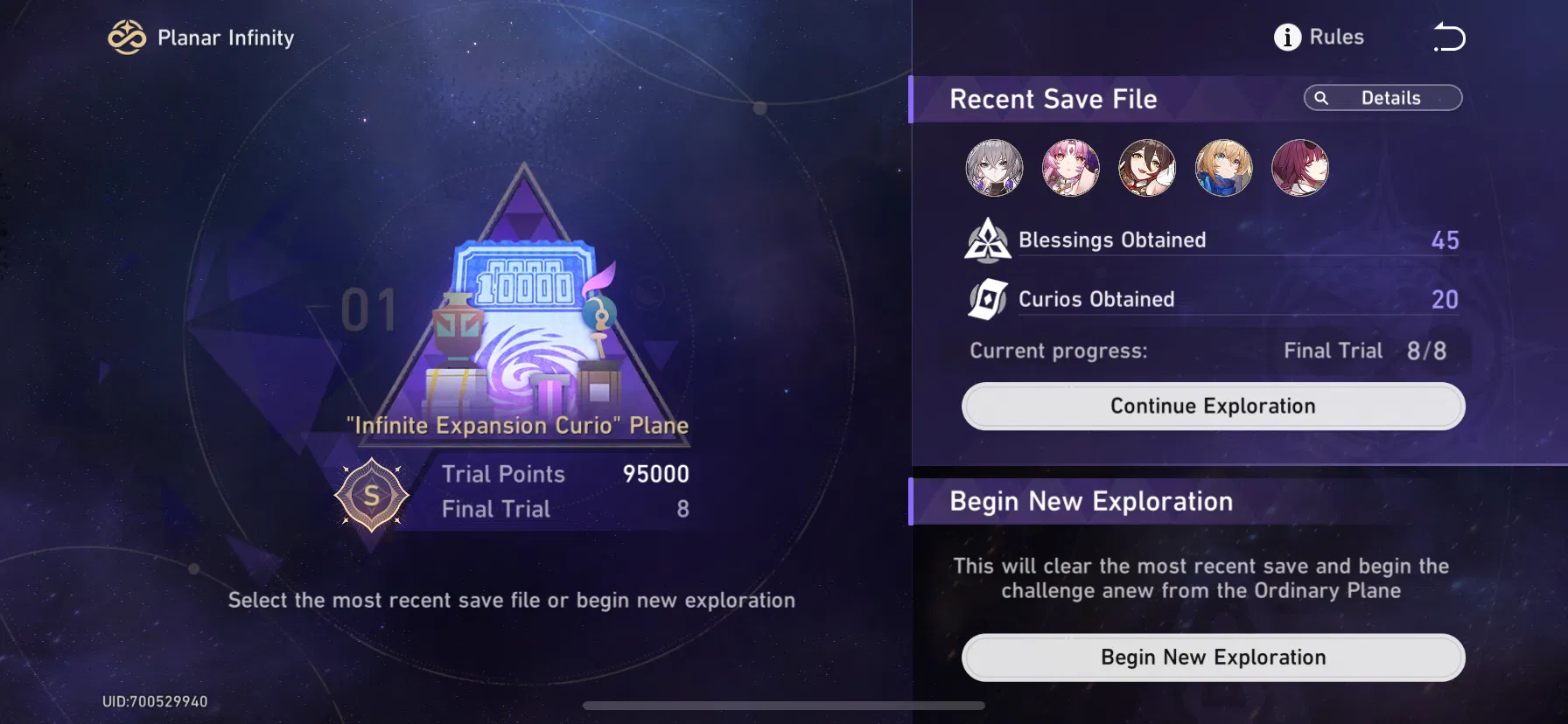The width and height of the screenshot is (1568, 724).
Task: Select the pink-haired character avatar
Action: pyautogui.click(x=1070, y=168)
